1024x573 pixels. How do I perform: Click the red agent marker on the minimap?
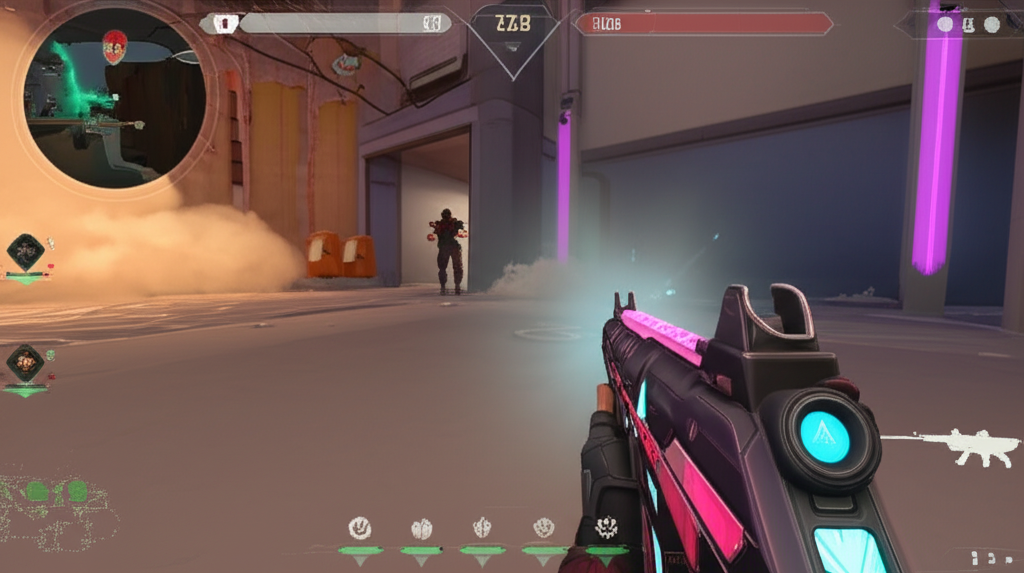[x=115, y=44]
